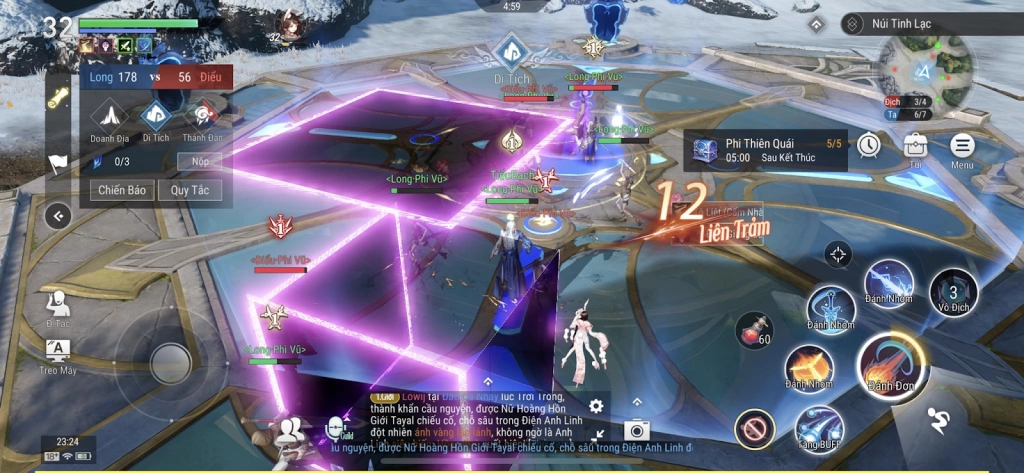Select the Doanh Địa objective icon

coord(111,117)
